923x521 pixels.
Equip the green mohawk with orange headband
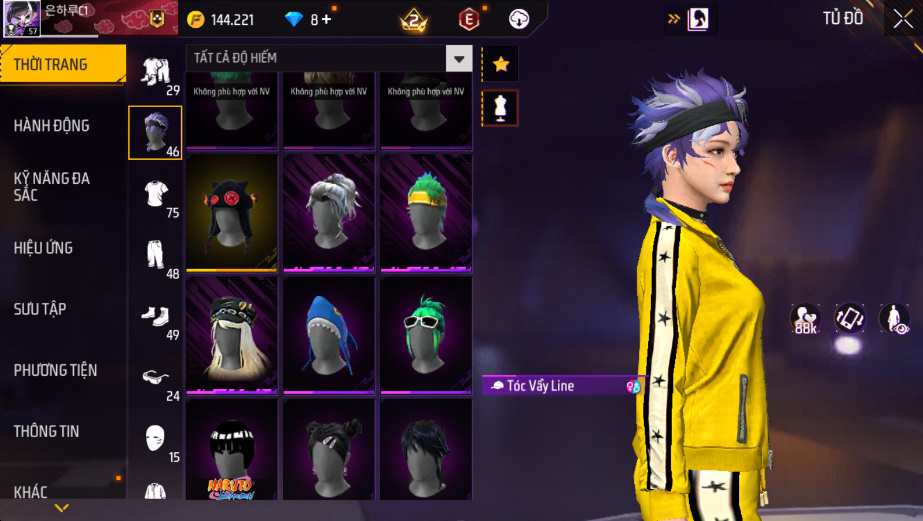pos(426,211)
